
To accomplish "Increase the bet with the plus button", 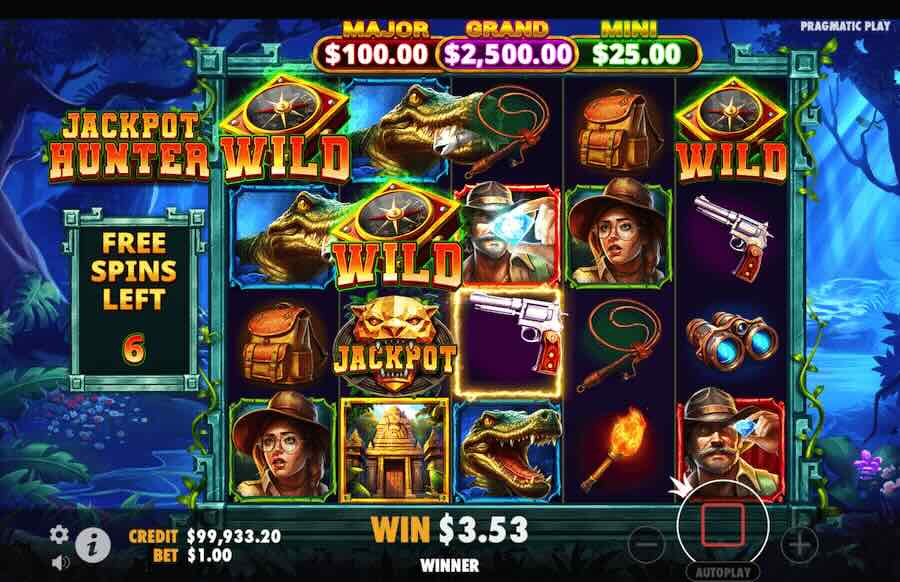I will click(x=798, y=544).
